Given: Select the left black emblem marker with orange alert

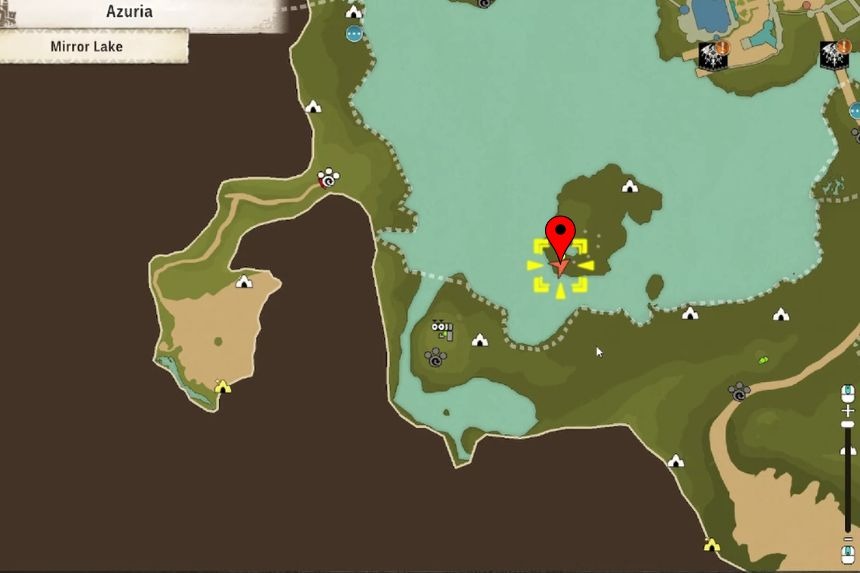Looking at the screenshot, I should click(x=713, y=56).
